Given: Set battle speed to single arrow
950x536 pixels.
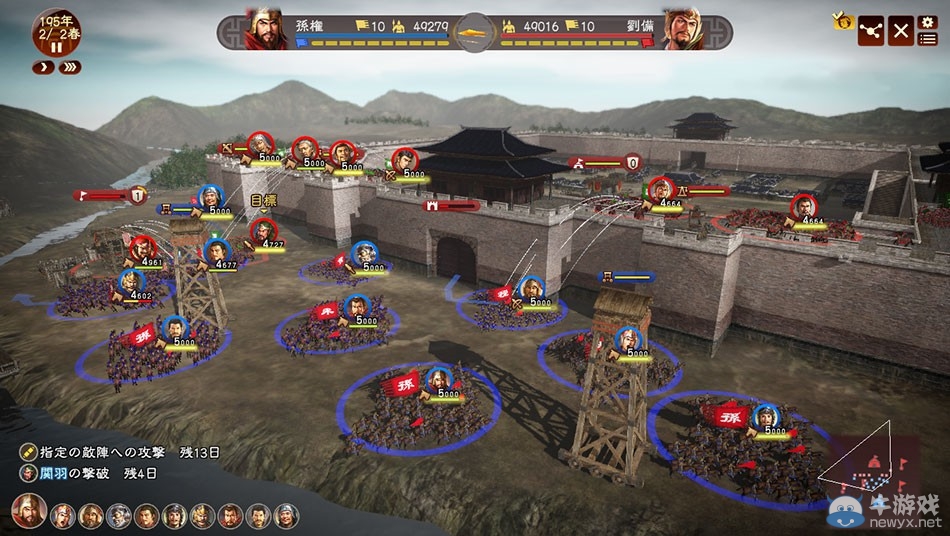Looking at the screenshot, I should (43, 67).
